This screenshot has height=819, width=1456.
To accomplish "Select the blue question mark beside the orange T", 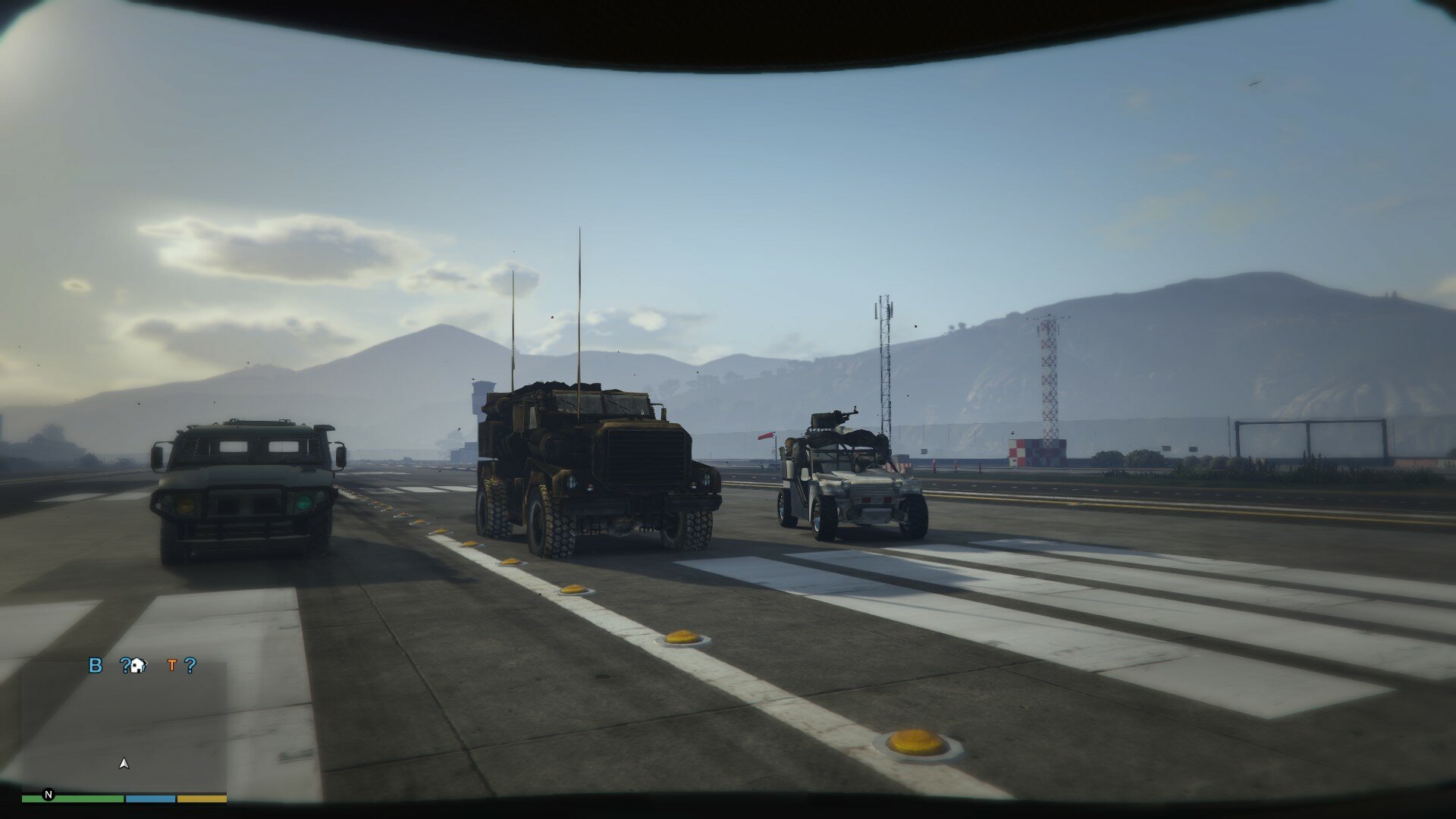I will (x=190, y=666).
